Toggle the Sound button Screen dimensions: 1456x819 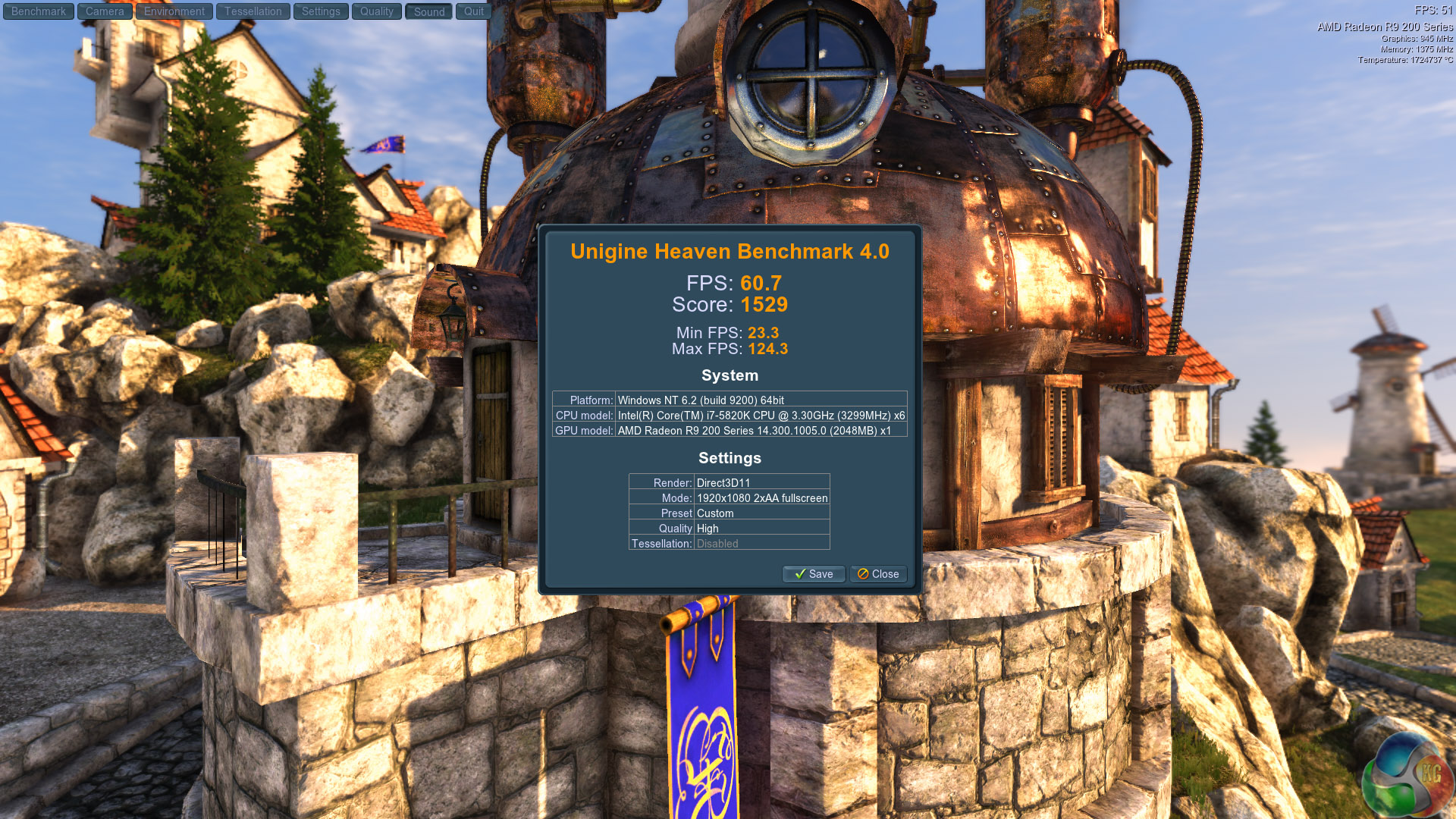[x=429, y=11]
